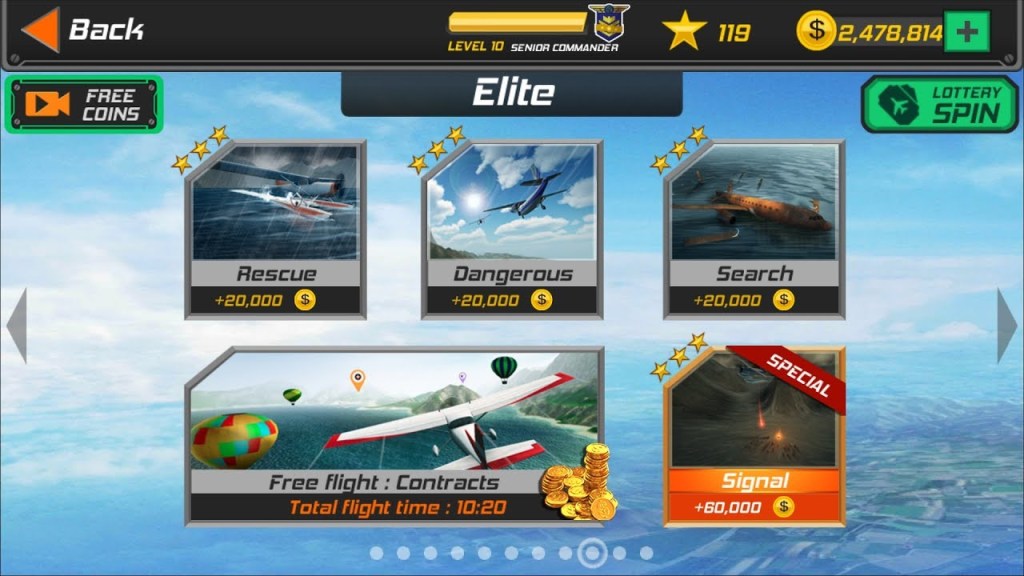1024x576 pixels.
Task: Show the next category with right arrow
Action: [x=1006, y=326]
